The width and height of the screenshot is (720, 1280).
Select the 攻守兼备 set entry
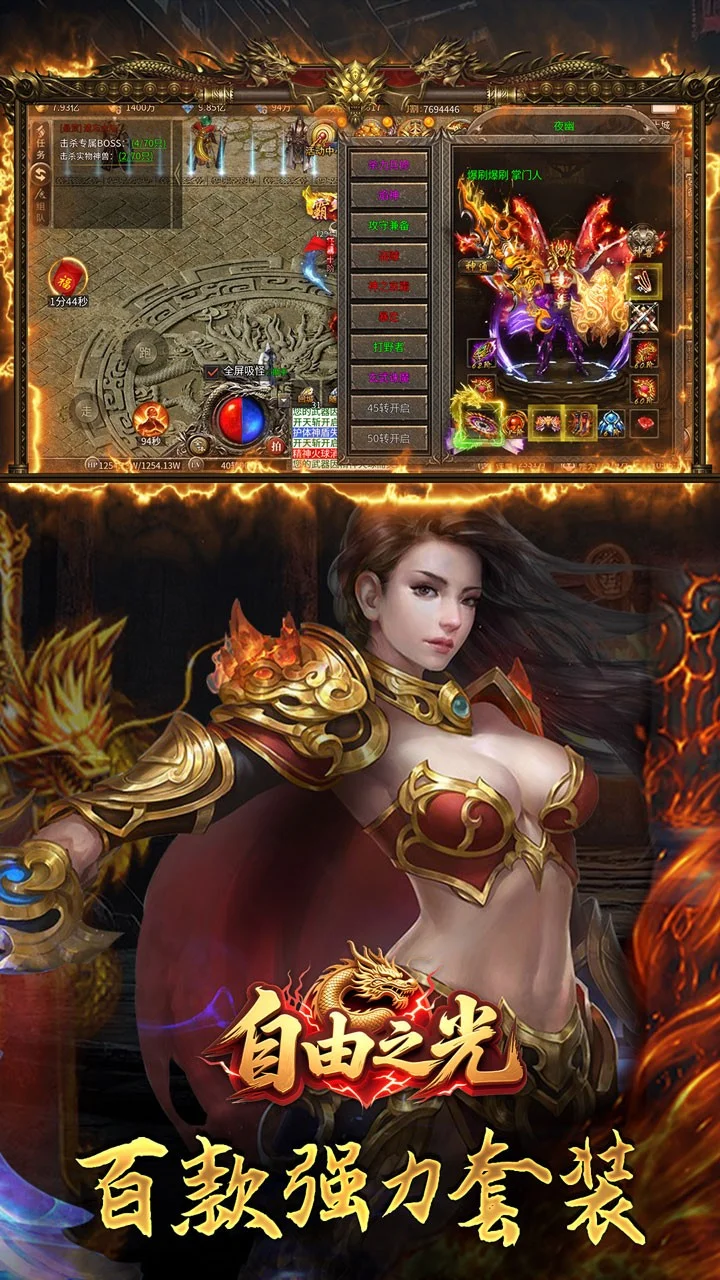click(388, 225)
